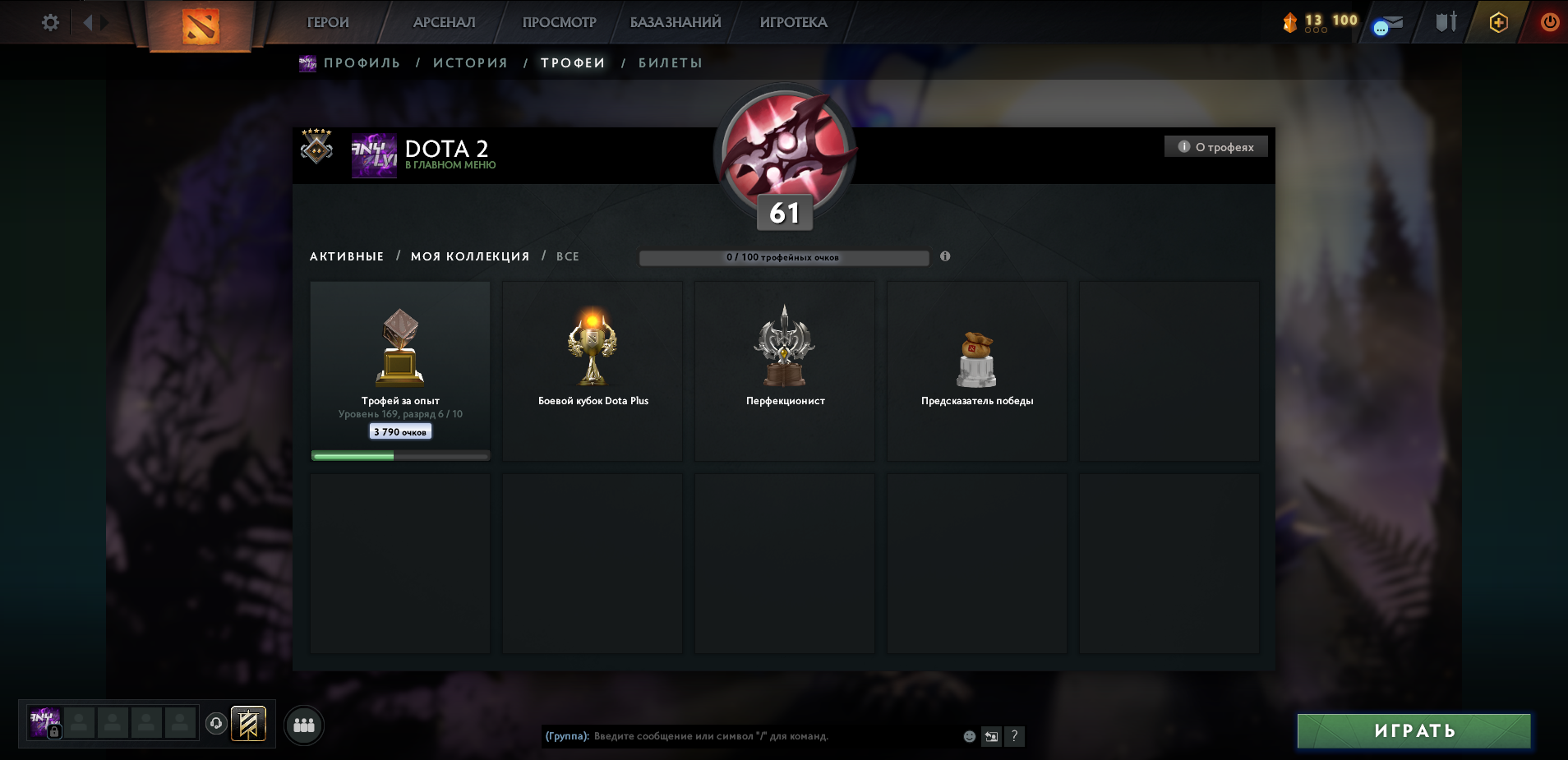Open Dota Plus with the golden hexagon icon
The height and width of the screenshot is (760, 1568).
[x=1499, y=23]
